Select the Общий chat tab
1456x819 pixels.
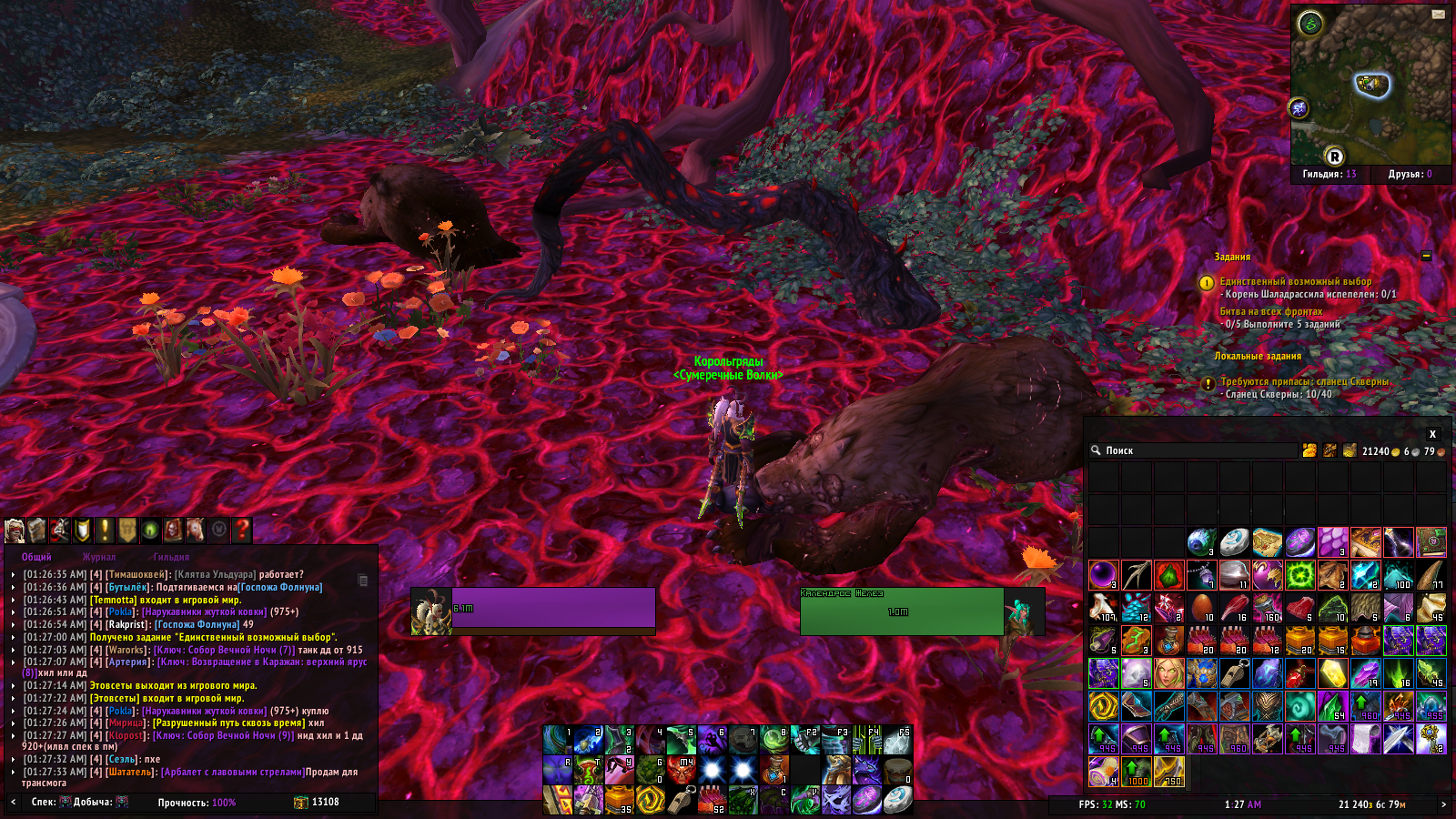36,557
